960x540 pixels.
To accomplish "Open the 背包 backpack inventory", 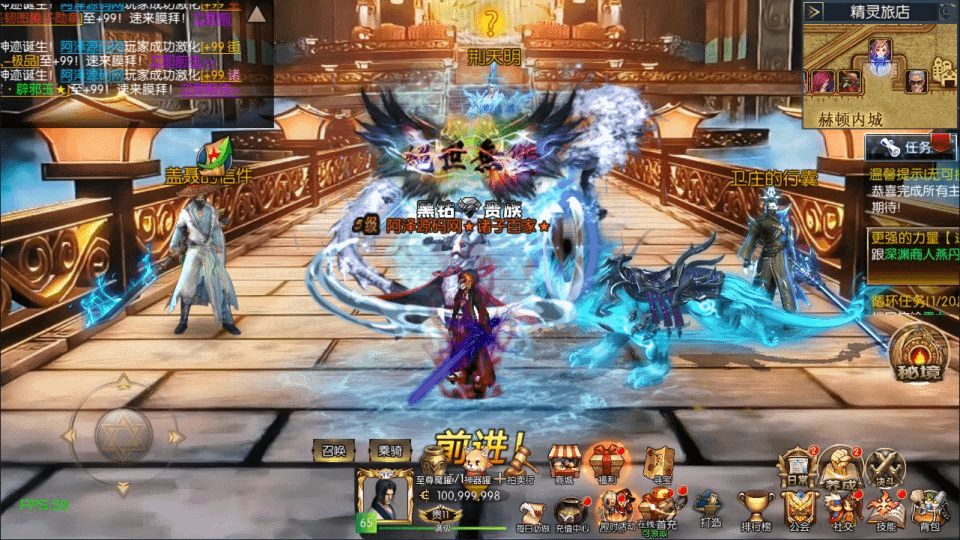I will tap(930, 509).
